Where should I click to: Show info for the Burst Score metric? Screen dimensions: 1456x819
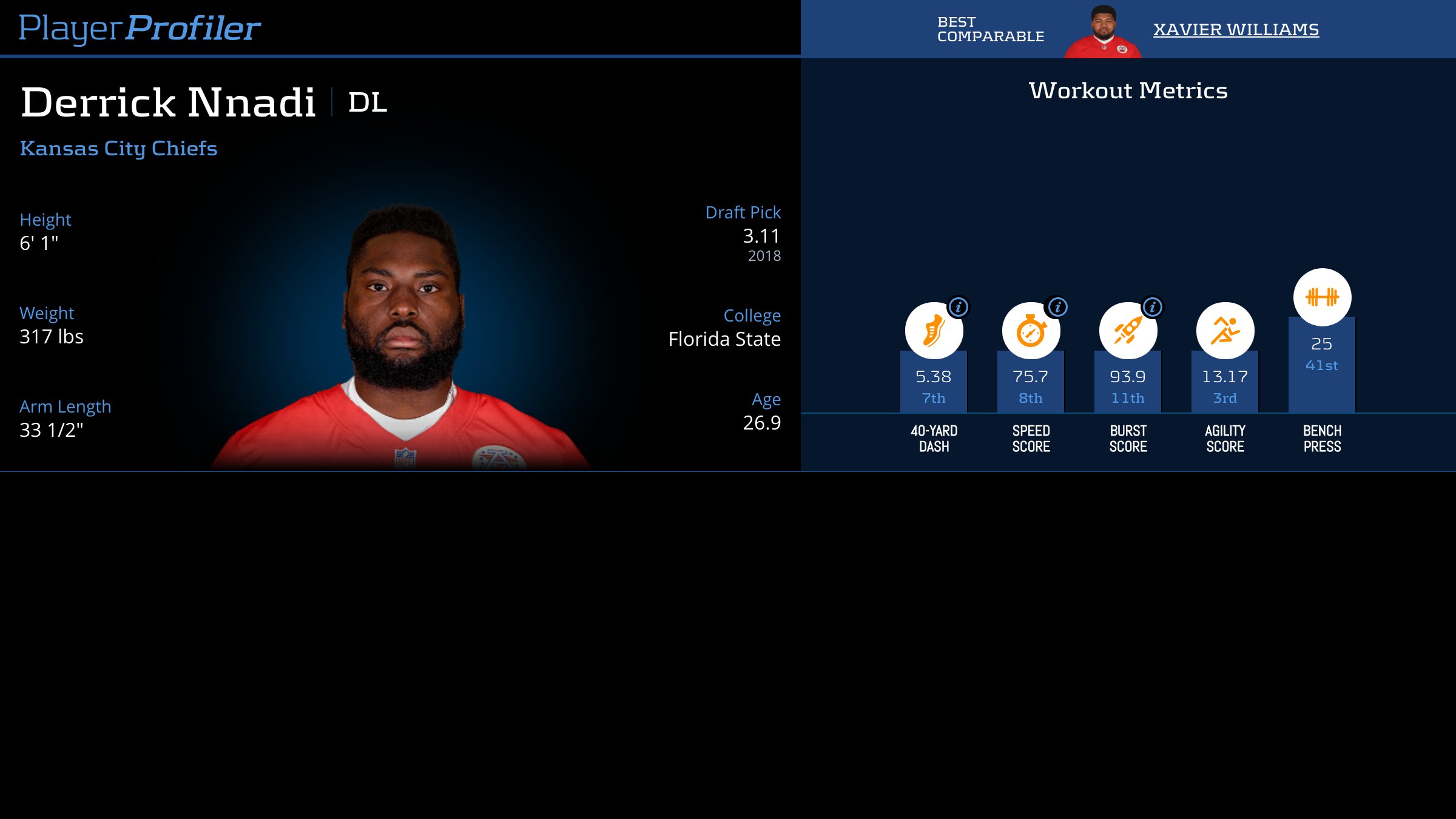tap(1153, 307)
